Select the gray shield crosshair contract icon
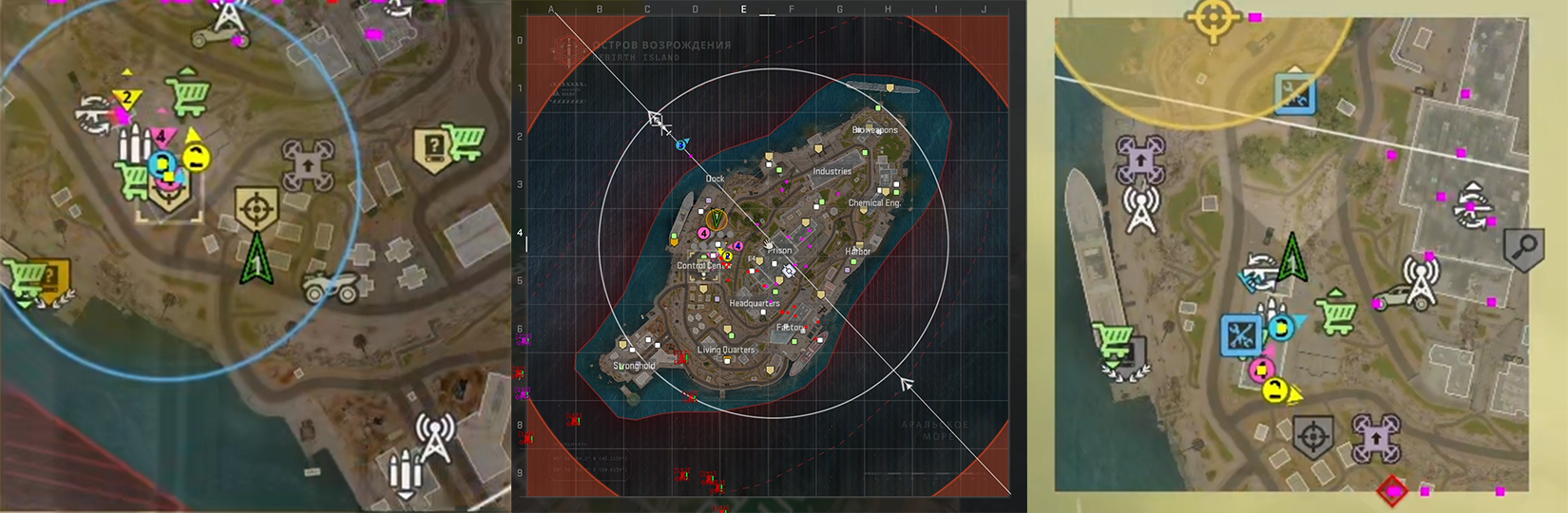 (x=1312, y=438)
